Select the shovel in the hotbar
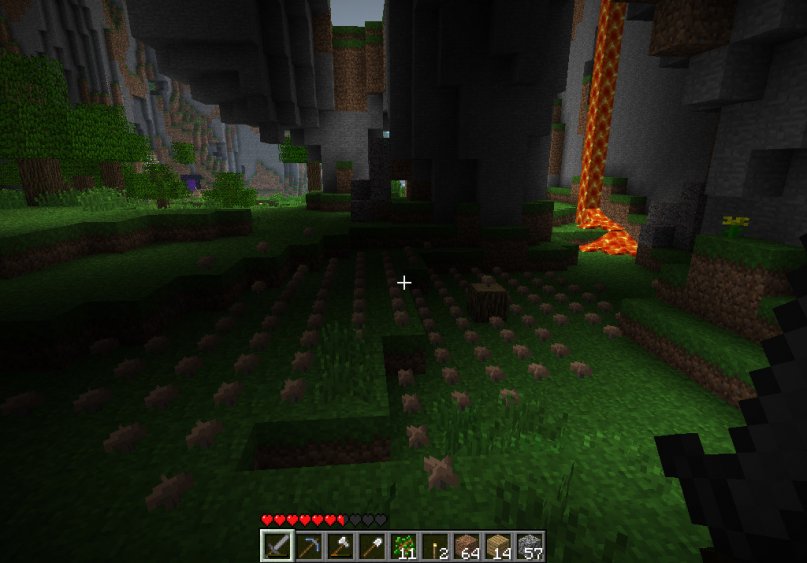 [372, 547]
